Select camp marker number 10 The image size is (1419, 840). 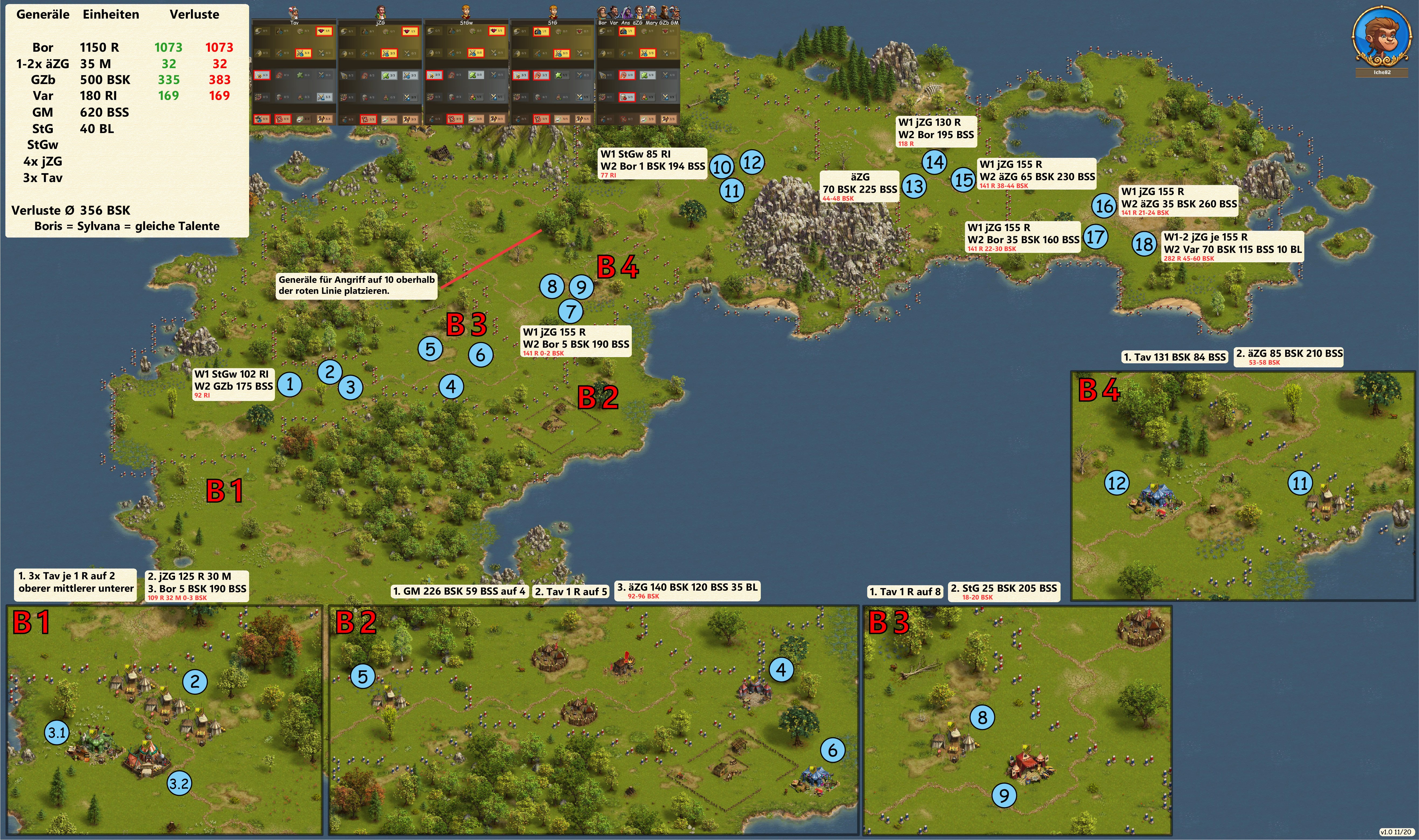pyautogui.click(x=721, y=167)
